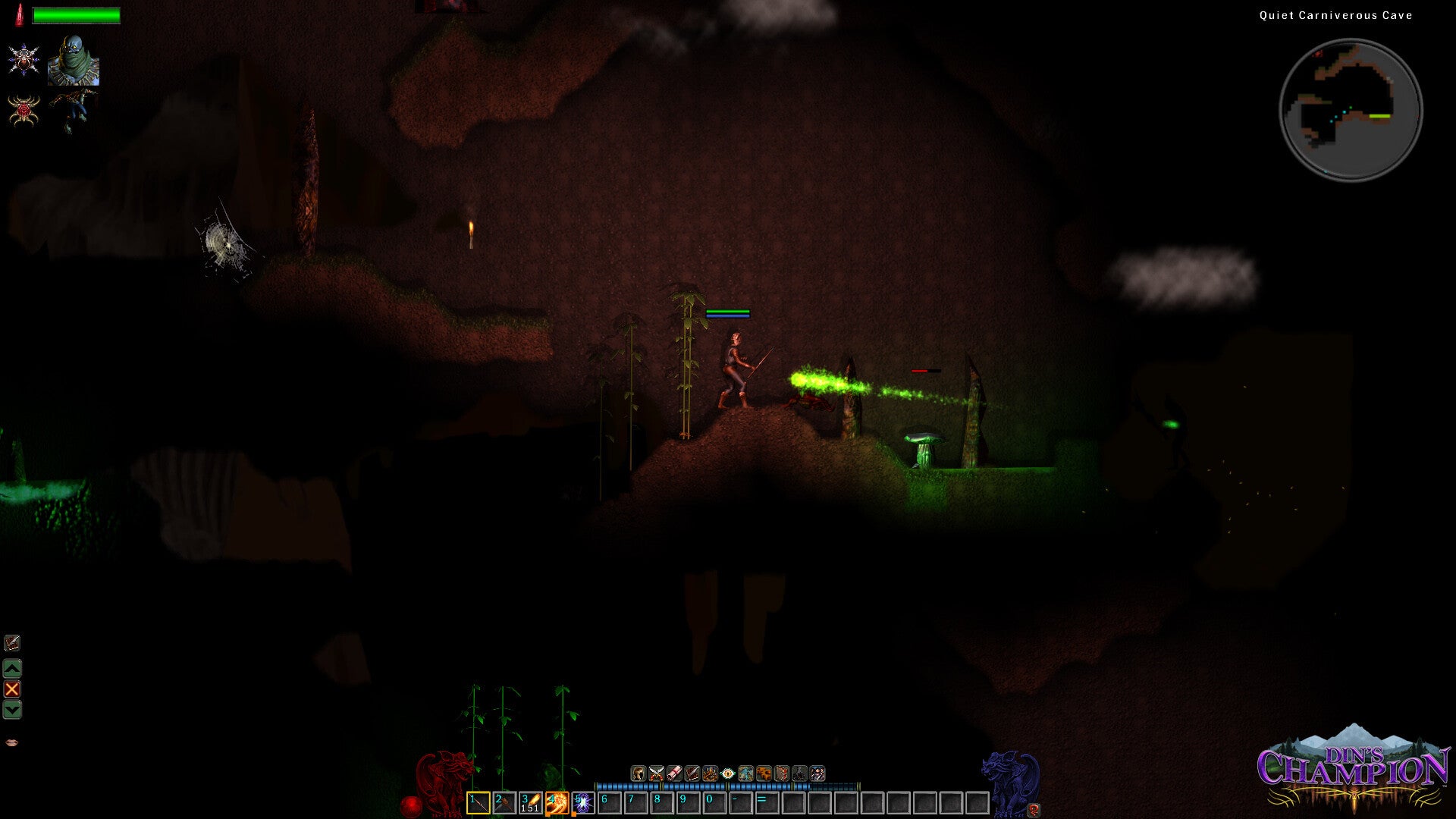This screenshot has height=819, width=1456.
Task: Click the silver spider emblem icon
Action: pos(24,60)
